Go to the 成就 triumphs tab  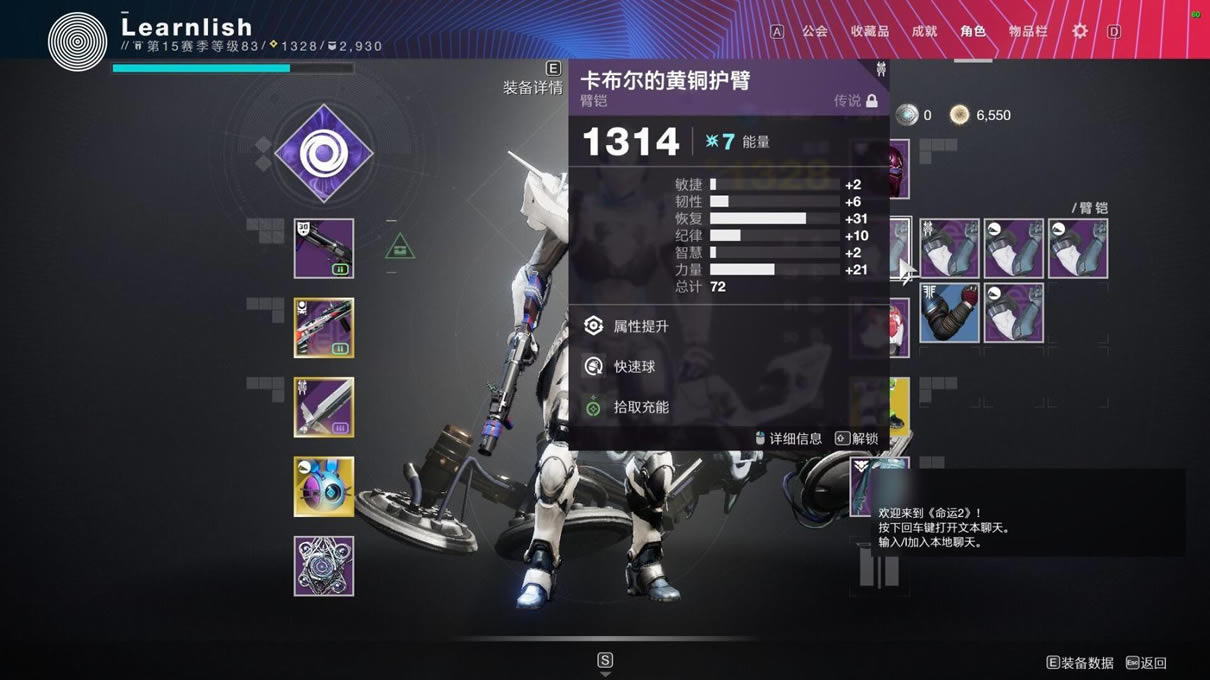(x=924, y=31)
